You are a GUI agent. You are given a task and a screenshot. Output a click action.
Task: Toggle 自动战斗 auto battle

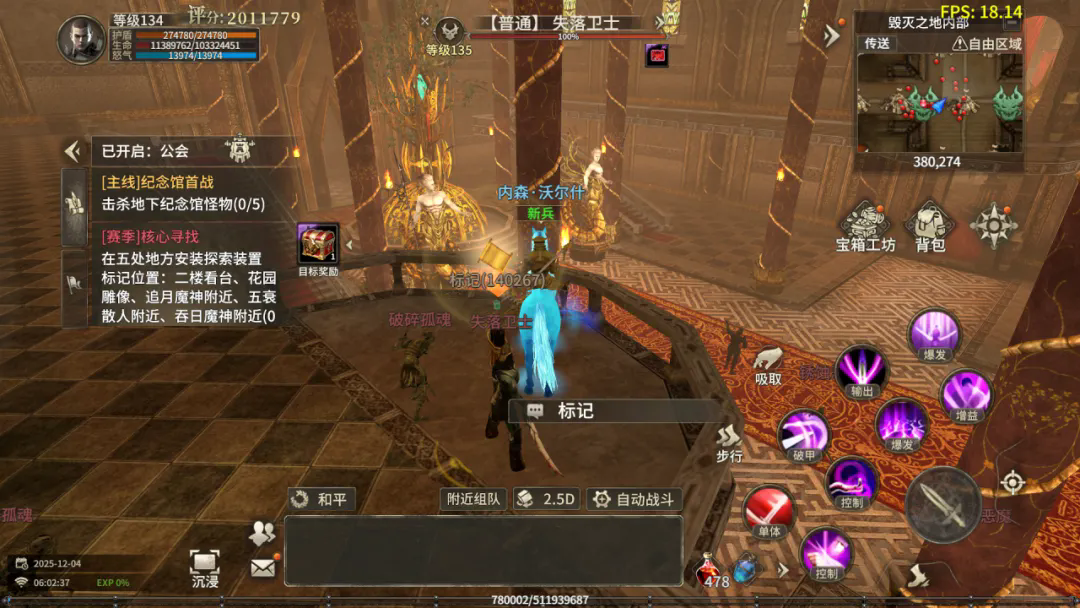click(634, 498)
